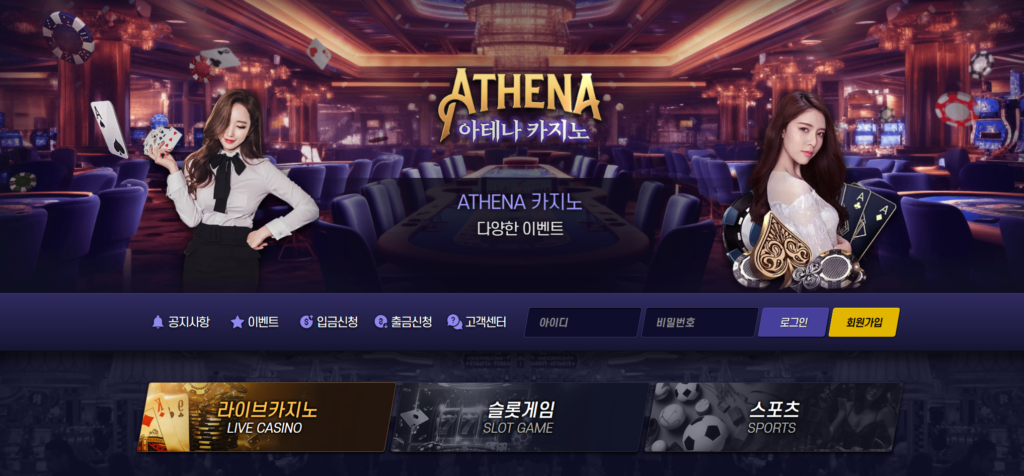This screenshot has width=1024, height=476.
Task: Open the 슬롯게임 Slot Game section
Action: pos(519,417)
